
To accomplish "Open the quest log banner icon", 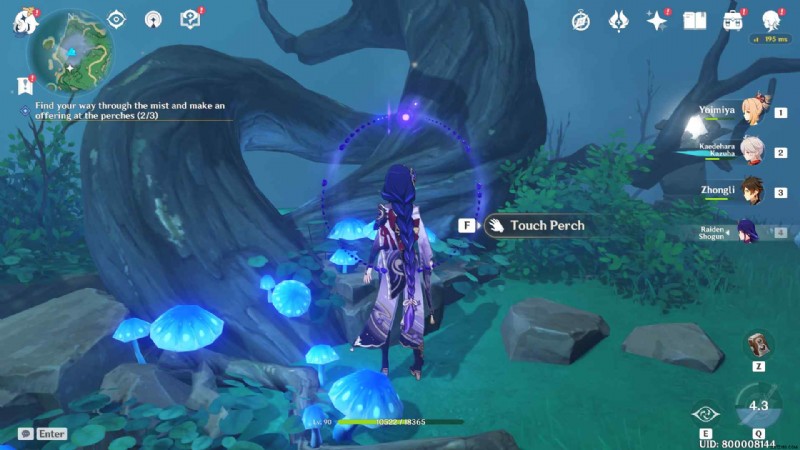I will coord(24,86).
